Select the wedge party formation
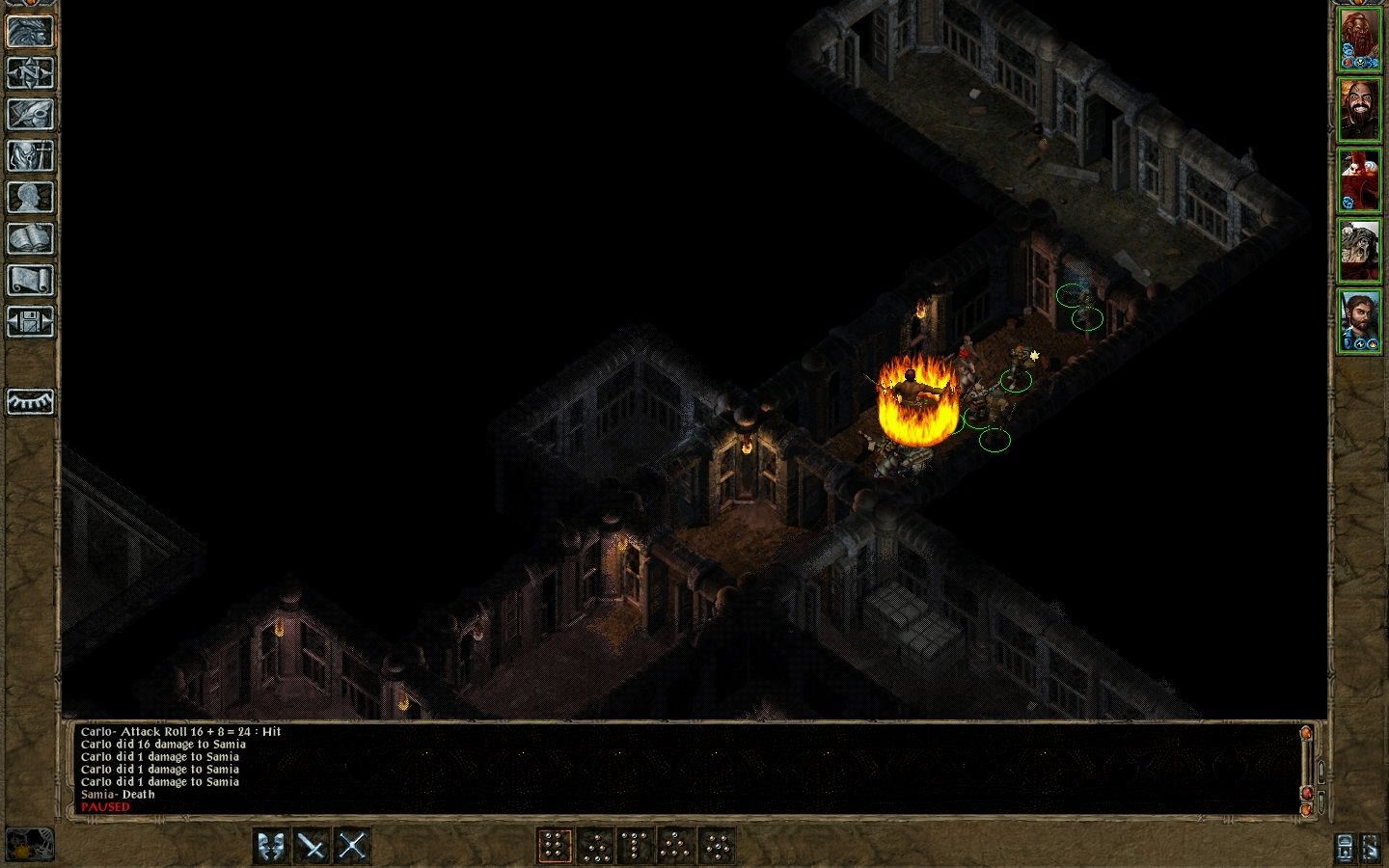 [675, 844]
